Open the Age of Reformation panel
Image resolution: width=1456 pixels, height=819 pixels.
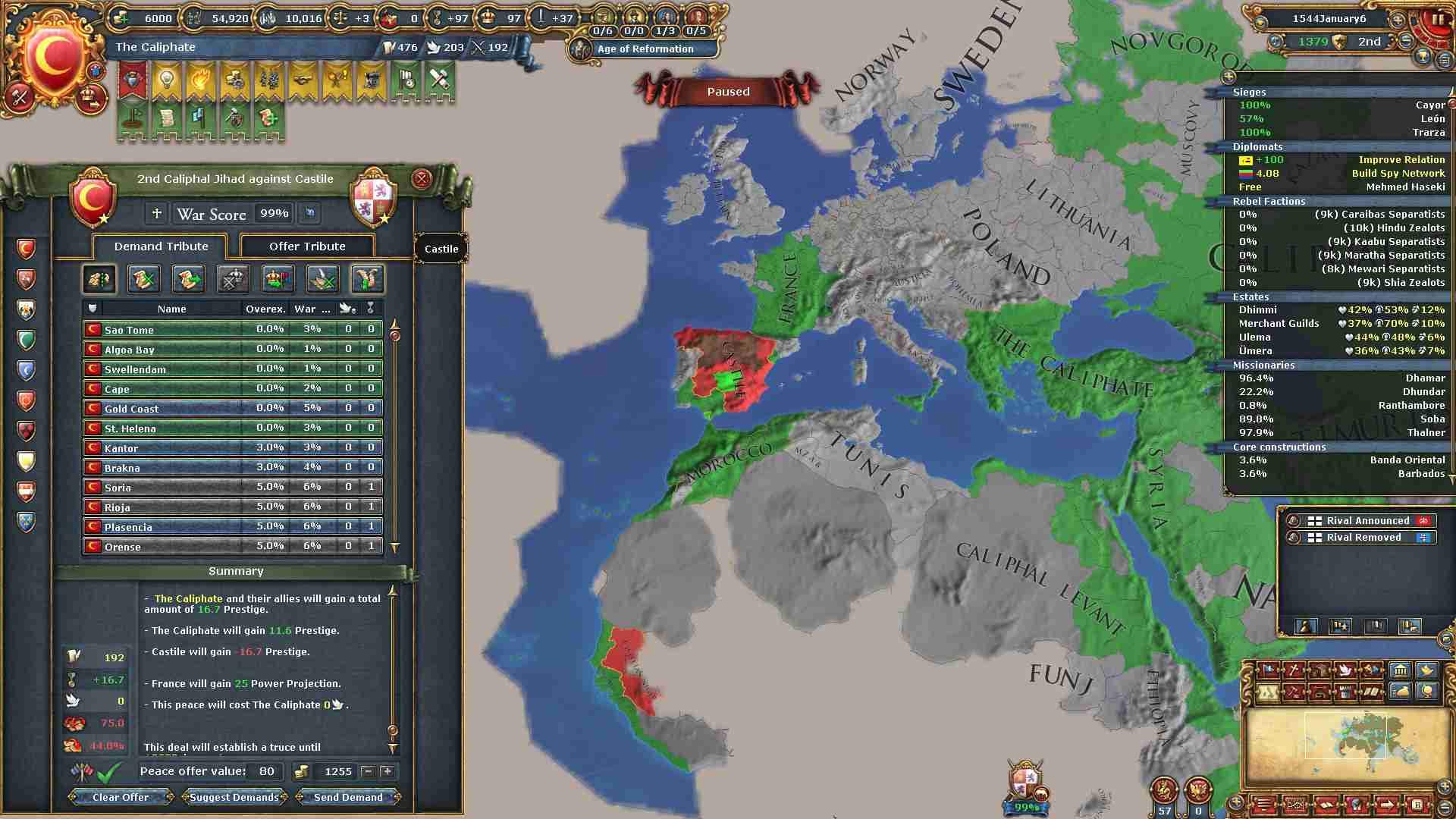[x=645, y=49]
